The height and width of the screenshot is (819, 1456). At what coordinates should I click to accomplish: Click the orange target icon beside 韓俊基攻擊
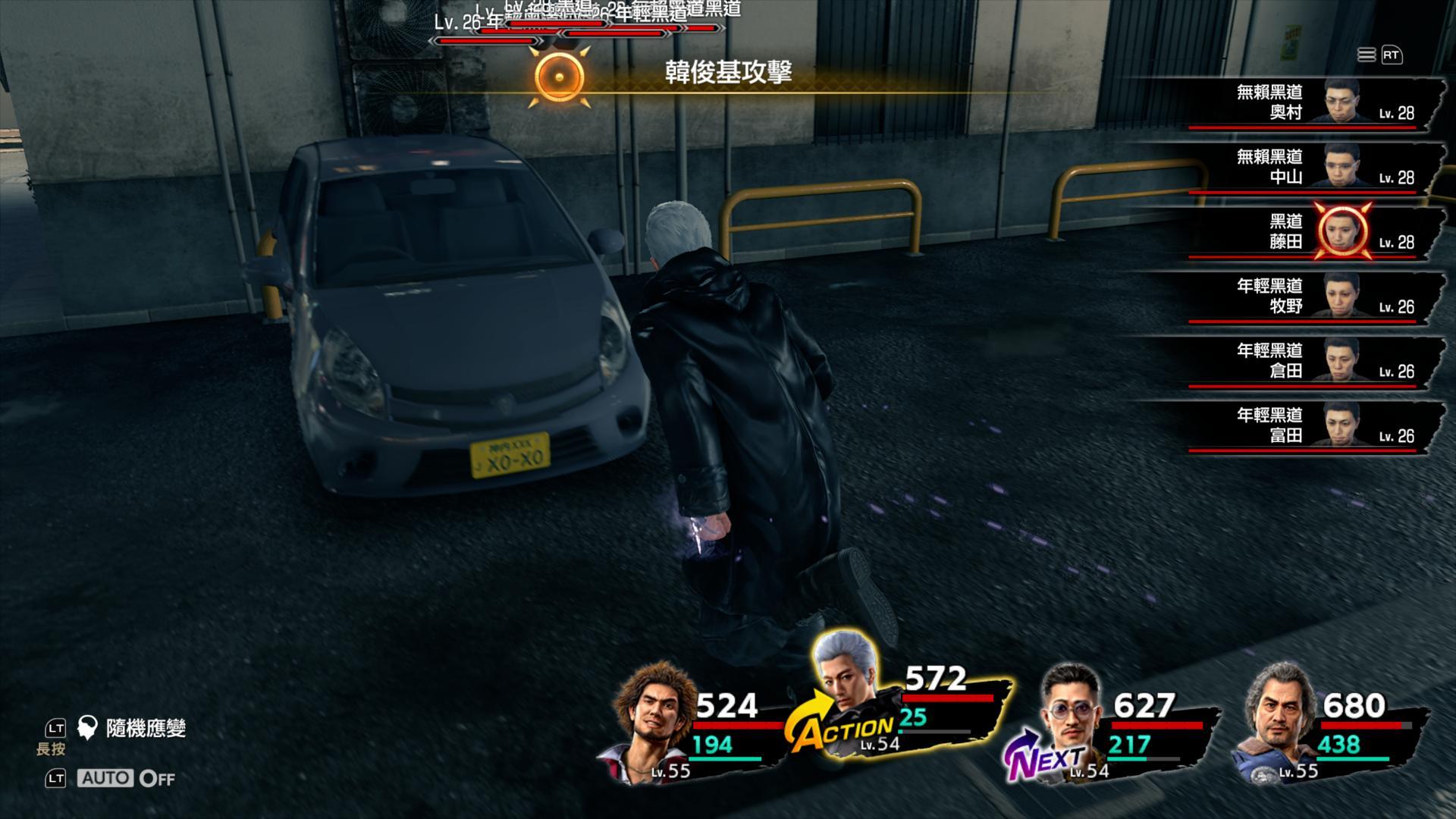pyautogui.click(x=560, y=76)
